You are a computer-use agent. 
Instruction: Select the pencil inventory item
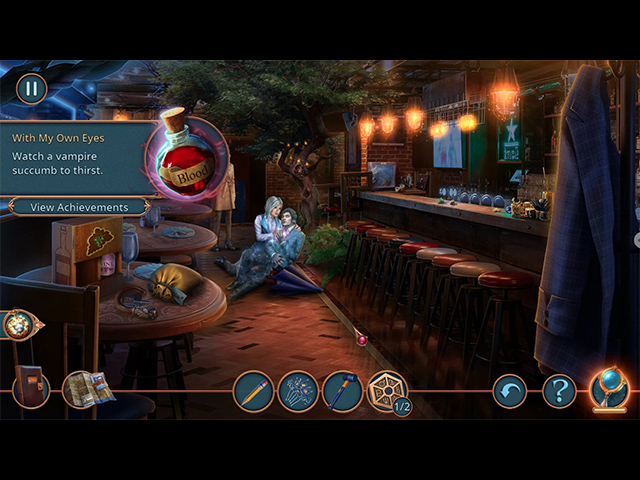(x=253, y=391)
